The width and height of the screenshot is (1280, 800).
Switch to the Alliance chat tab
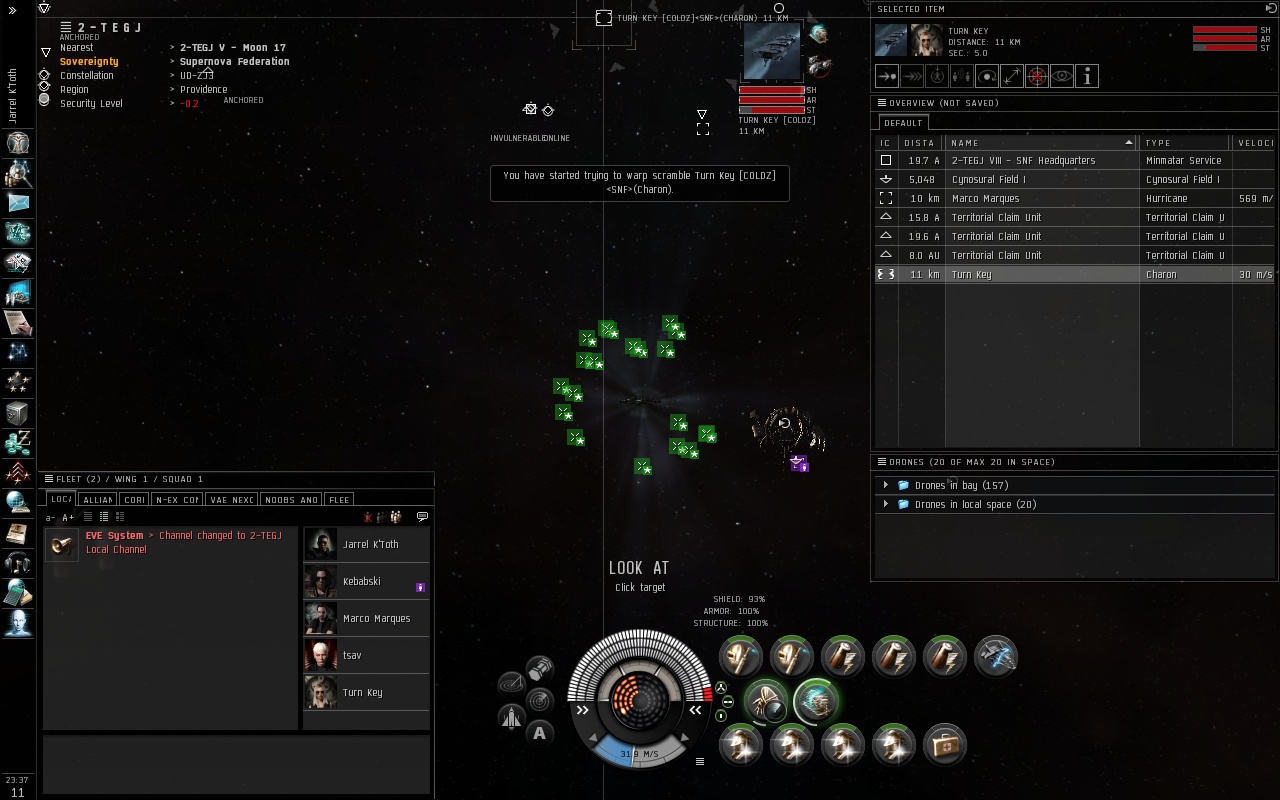pyautogui.click(x=98, y=500)
